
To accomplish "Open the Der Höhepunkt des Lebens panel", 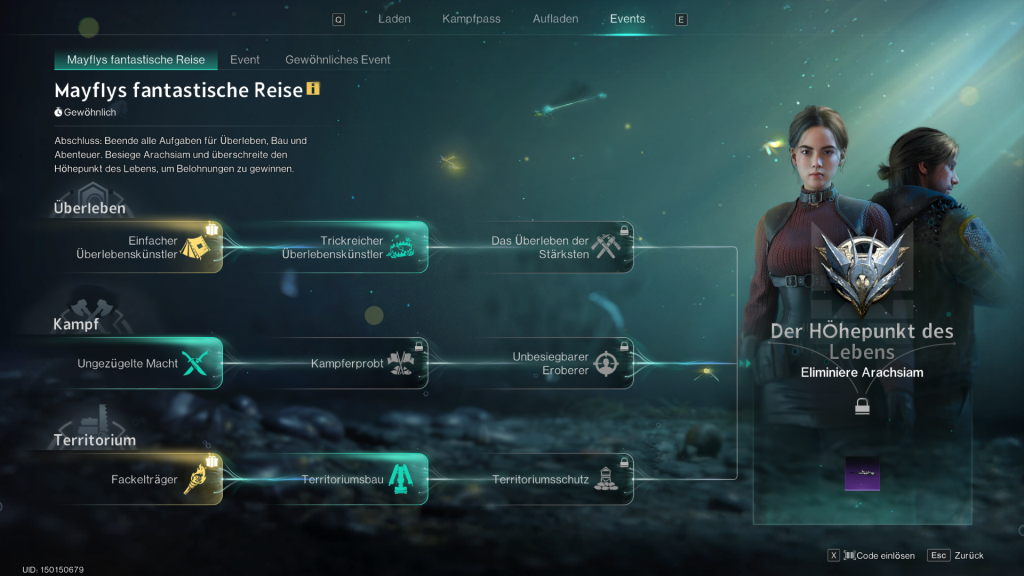I will 861,340.
